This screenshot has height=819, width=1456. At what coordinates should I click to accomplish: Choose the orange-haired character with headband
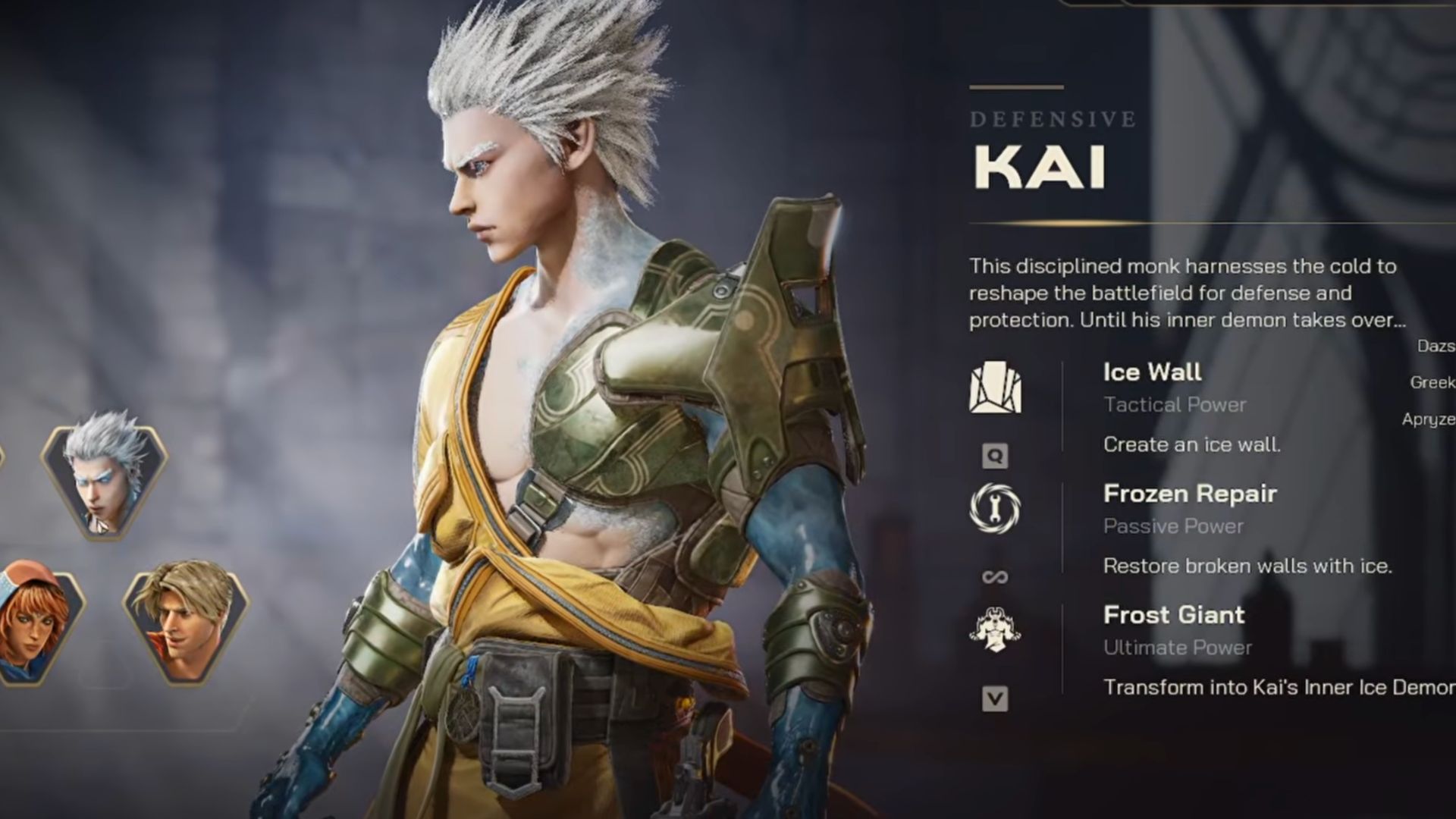34,625
